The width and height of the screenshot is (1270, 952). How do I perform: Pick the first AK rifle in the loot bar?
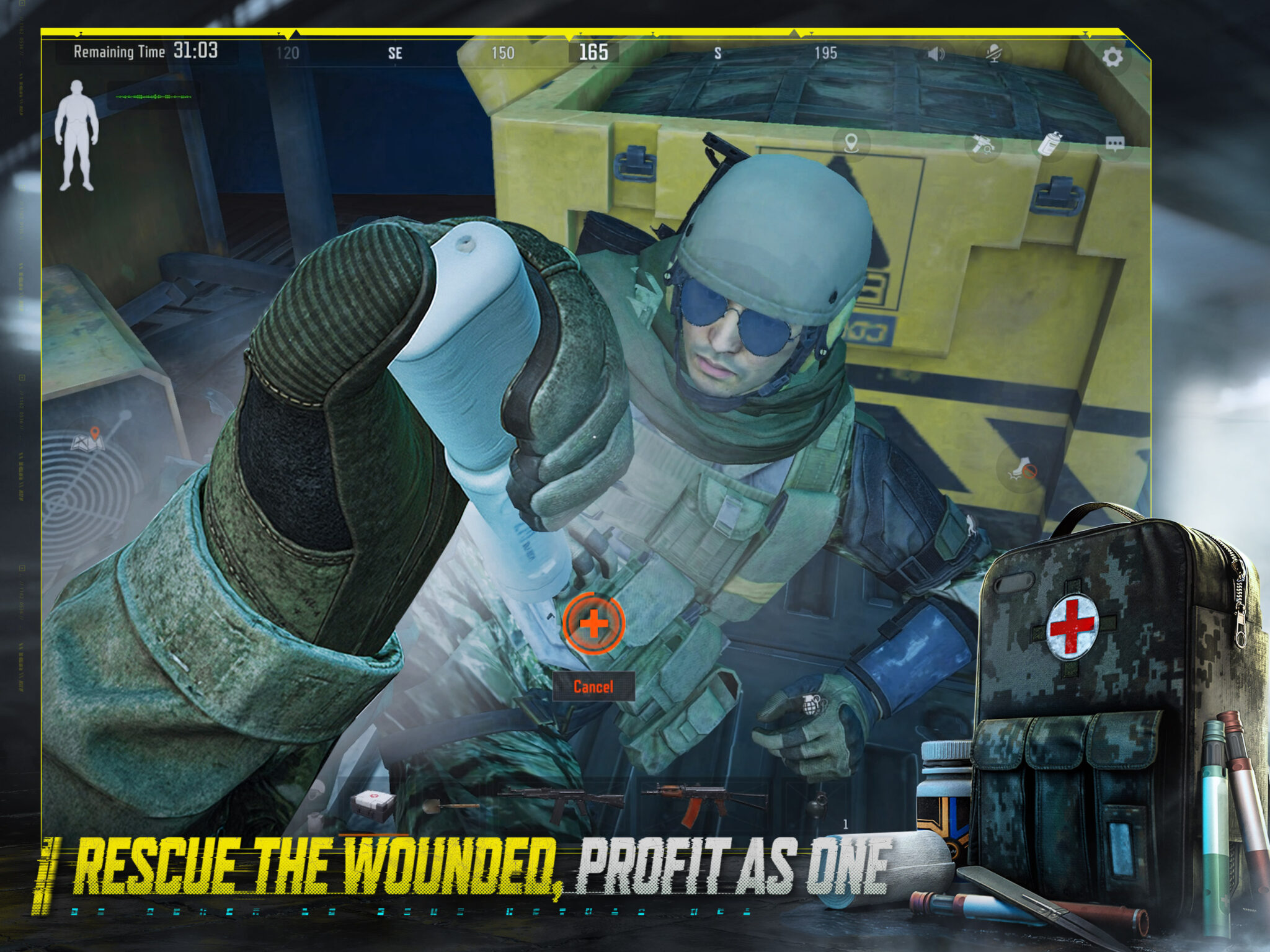pos(562,800)
